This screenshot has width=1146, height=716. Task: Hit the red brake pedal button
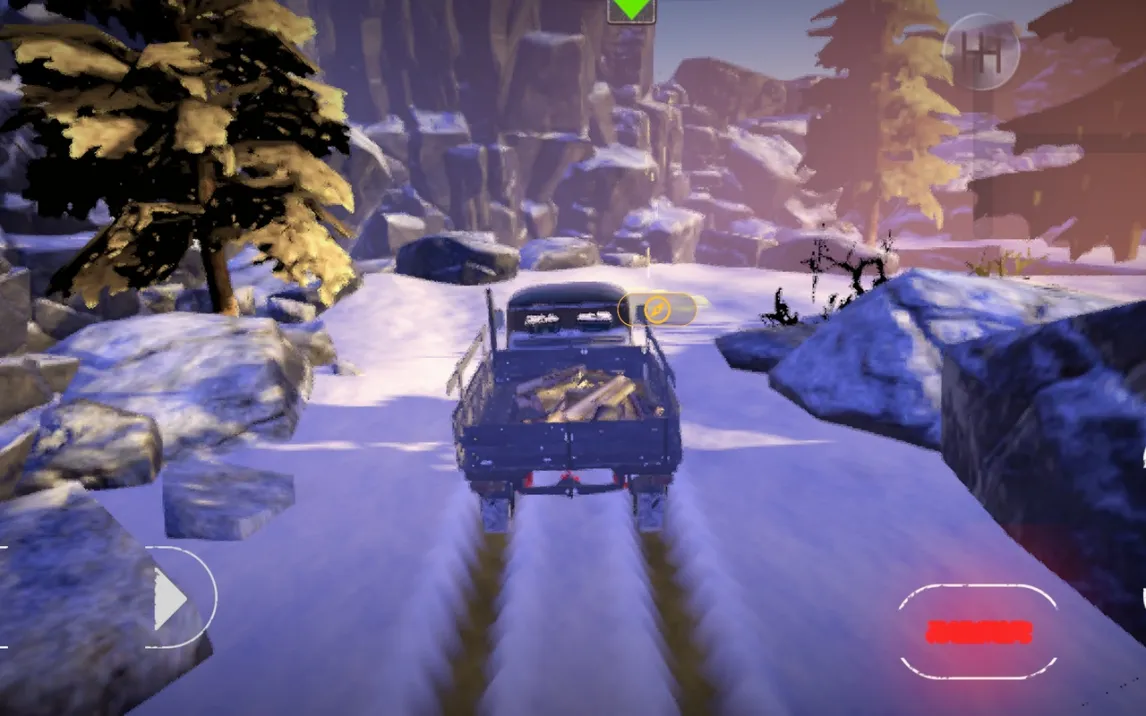[978, 631]
